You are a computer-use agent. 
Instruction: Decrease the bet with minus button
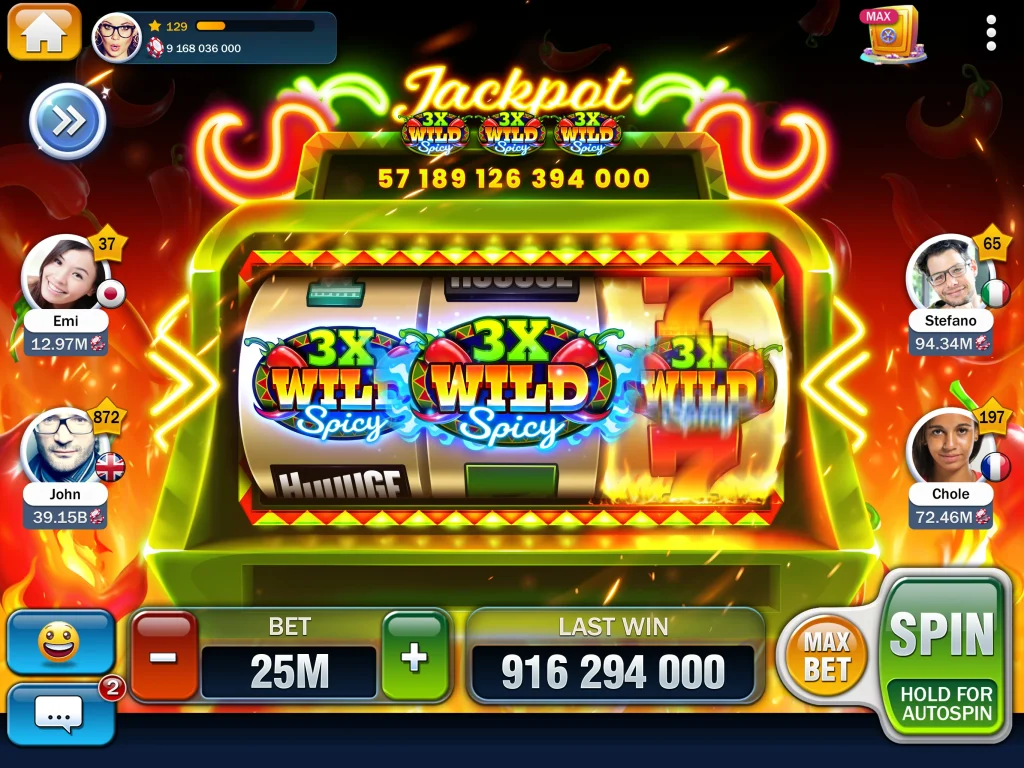[x=164, y=656]
